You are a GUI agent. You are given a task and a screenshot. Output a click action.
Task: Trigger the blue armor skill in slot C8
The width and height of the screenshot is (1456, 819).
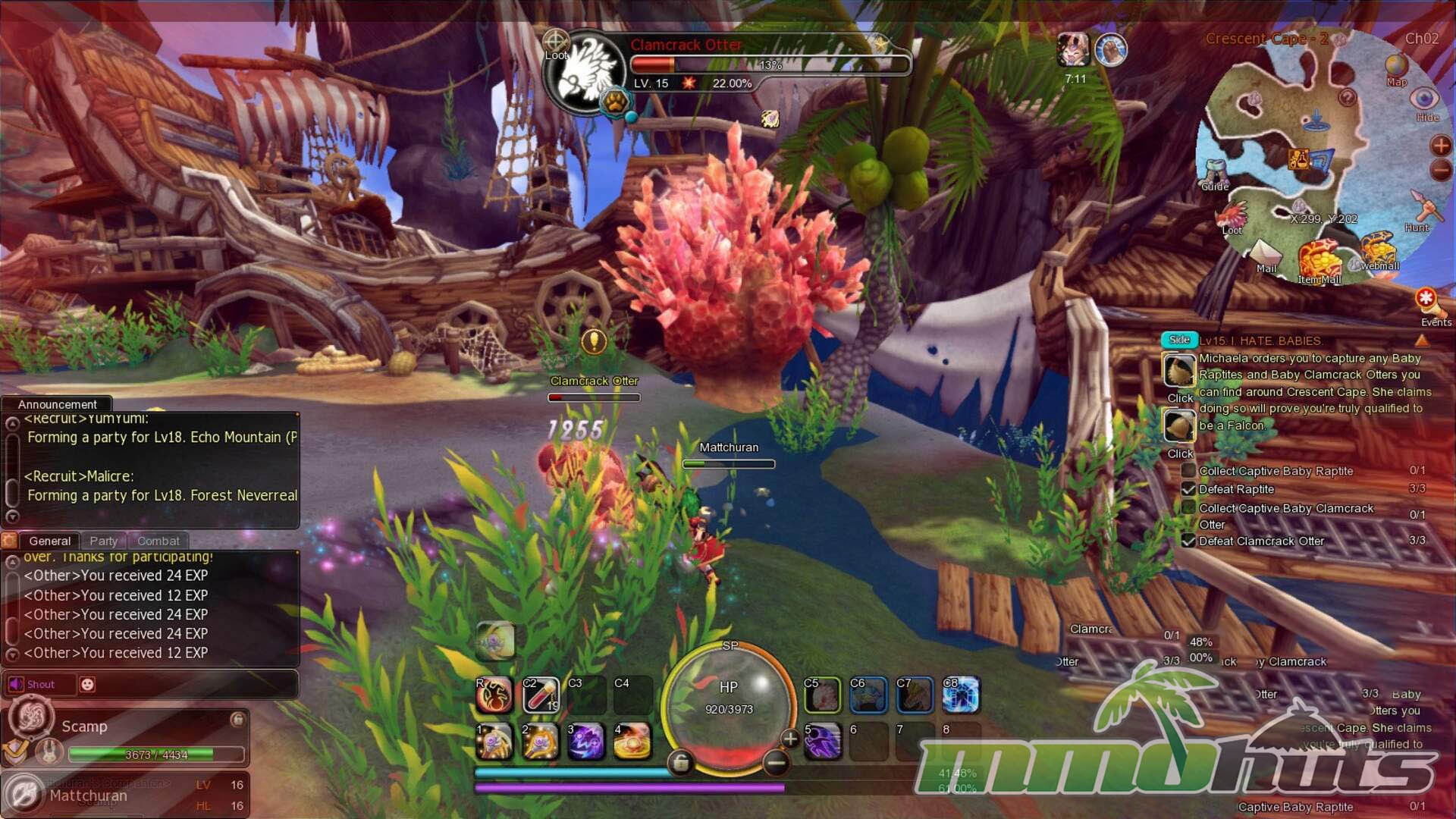point(961,695)
